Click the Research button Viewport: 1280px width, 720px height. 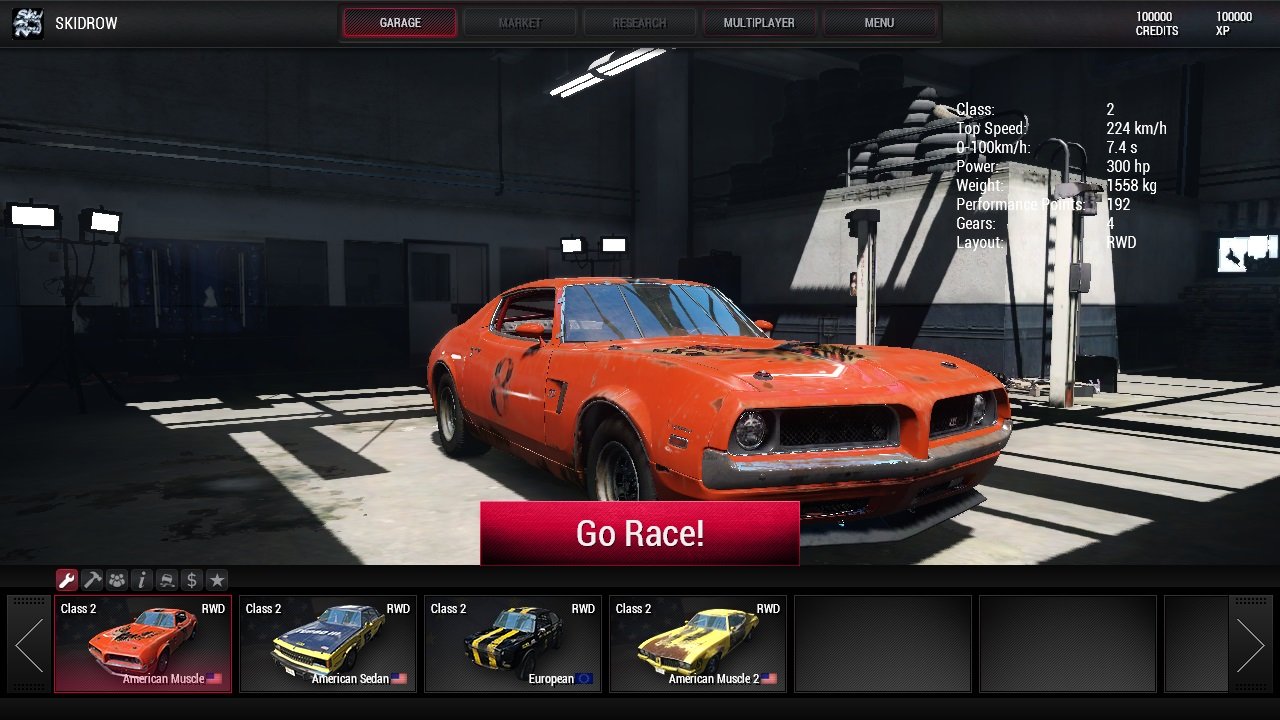tap(640, 21)
